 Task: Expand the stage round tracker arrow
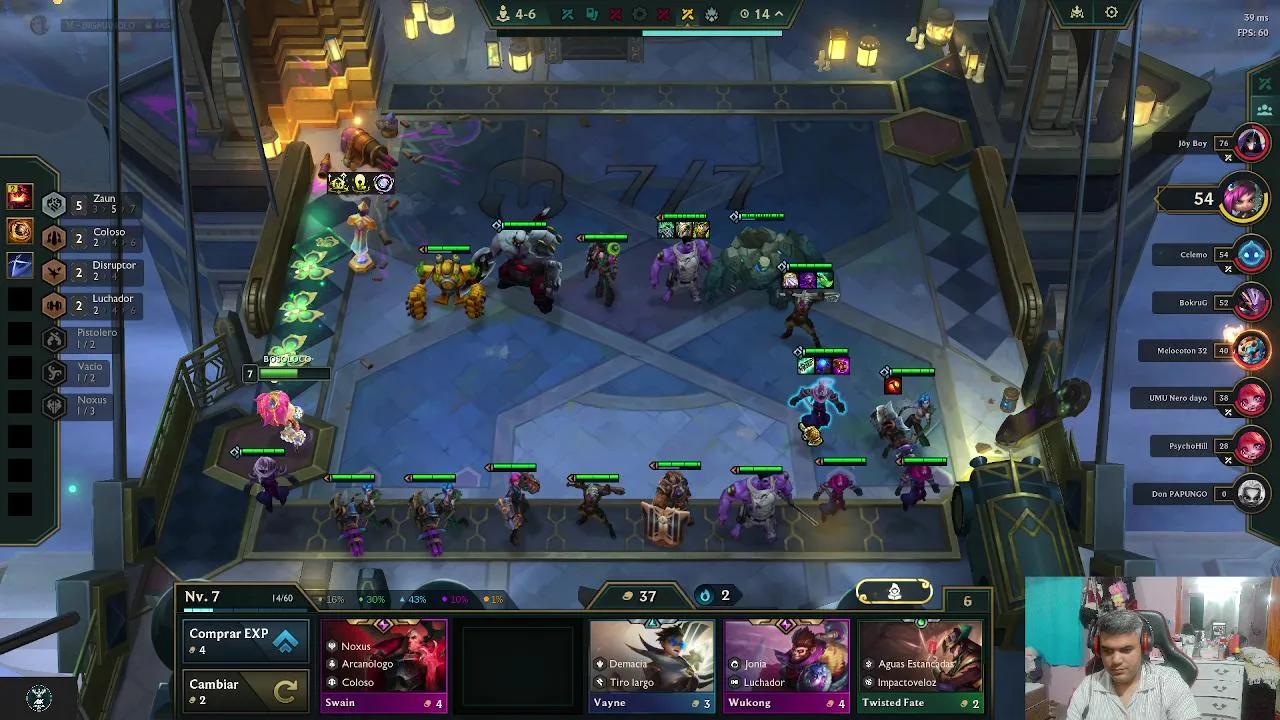tap(779, 14)
